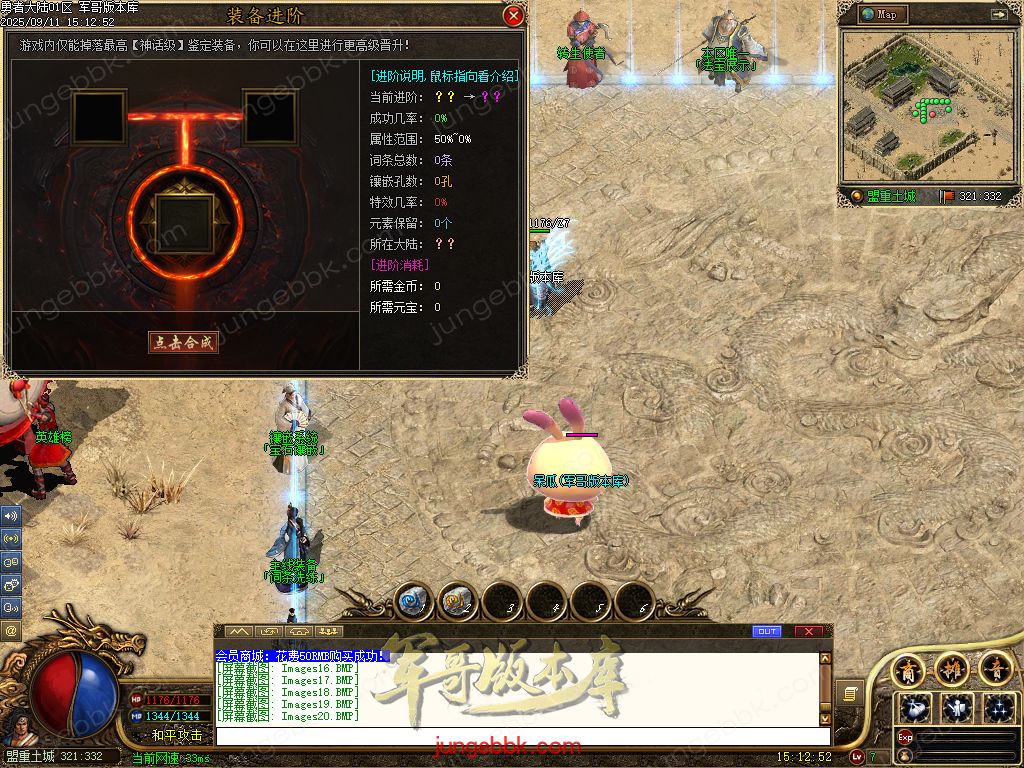Collapse minimap with the arrow button
This screenshot has width=1024, height=768.
(998, 14)
